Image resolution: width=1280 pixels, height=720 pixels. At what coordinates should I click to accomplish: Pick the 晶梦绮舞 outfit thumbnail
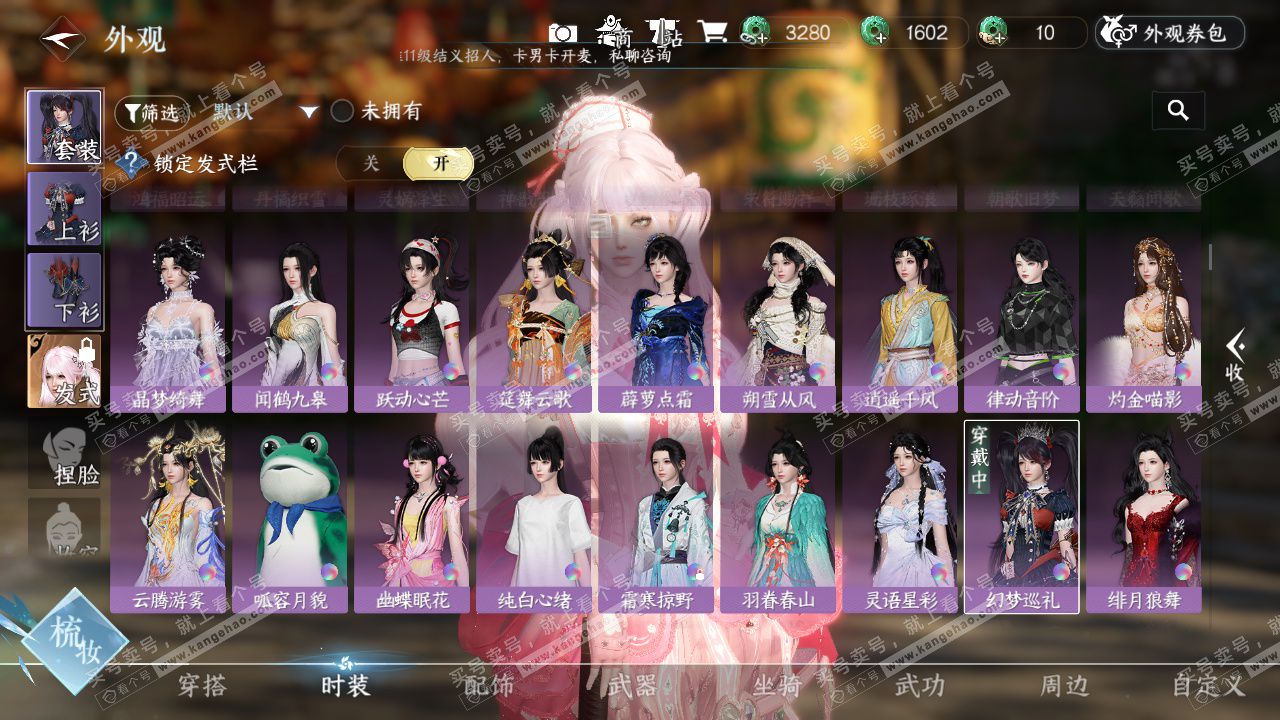[168, 315]
